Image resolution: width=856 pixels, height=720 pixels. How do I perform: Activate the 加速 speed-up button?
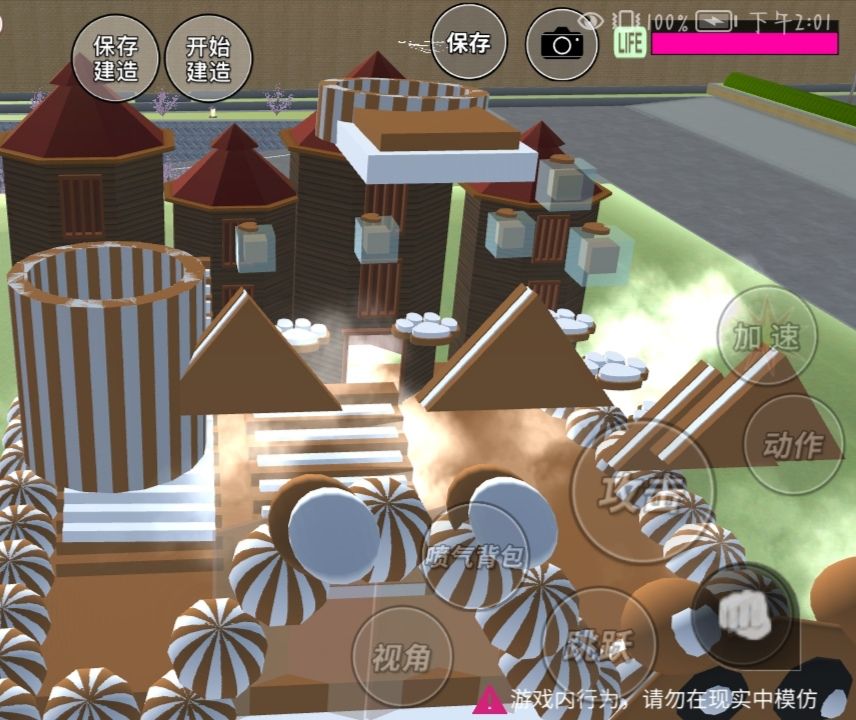767,337
